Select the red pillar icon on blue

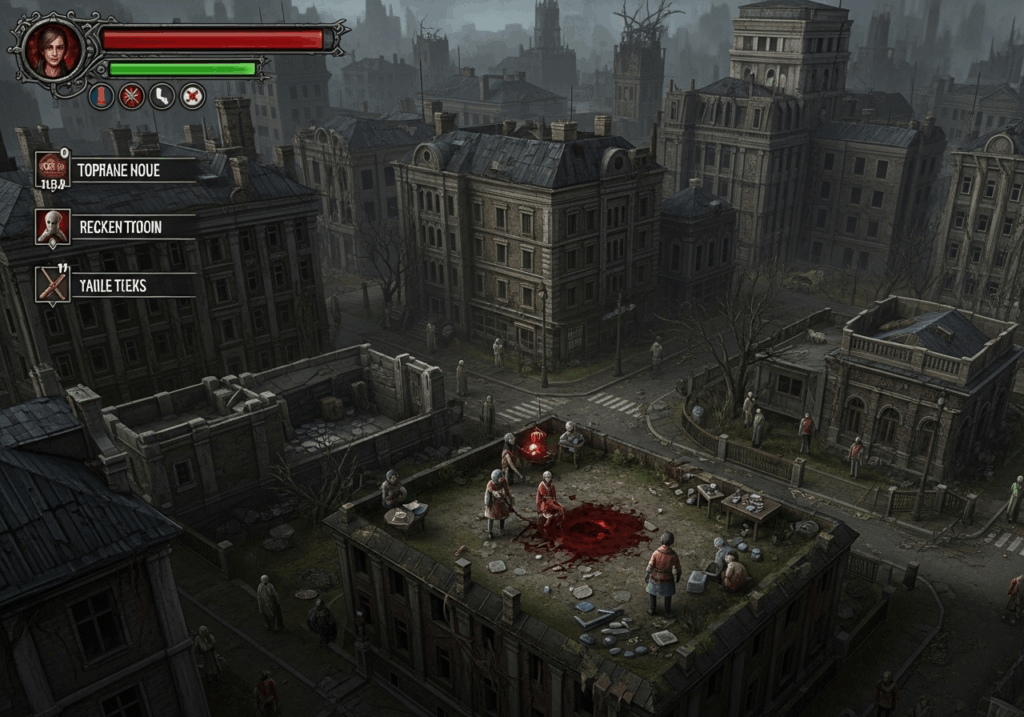tap(101, 96)
